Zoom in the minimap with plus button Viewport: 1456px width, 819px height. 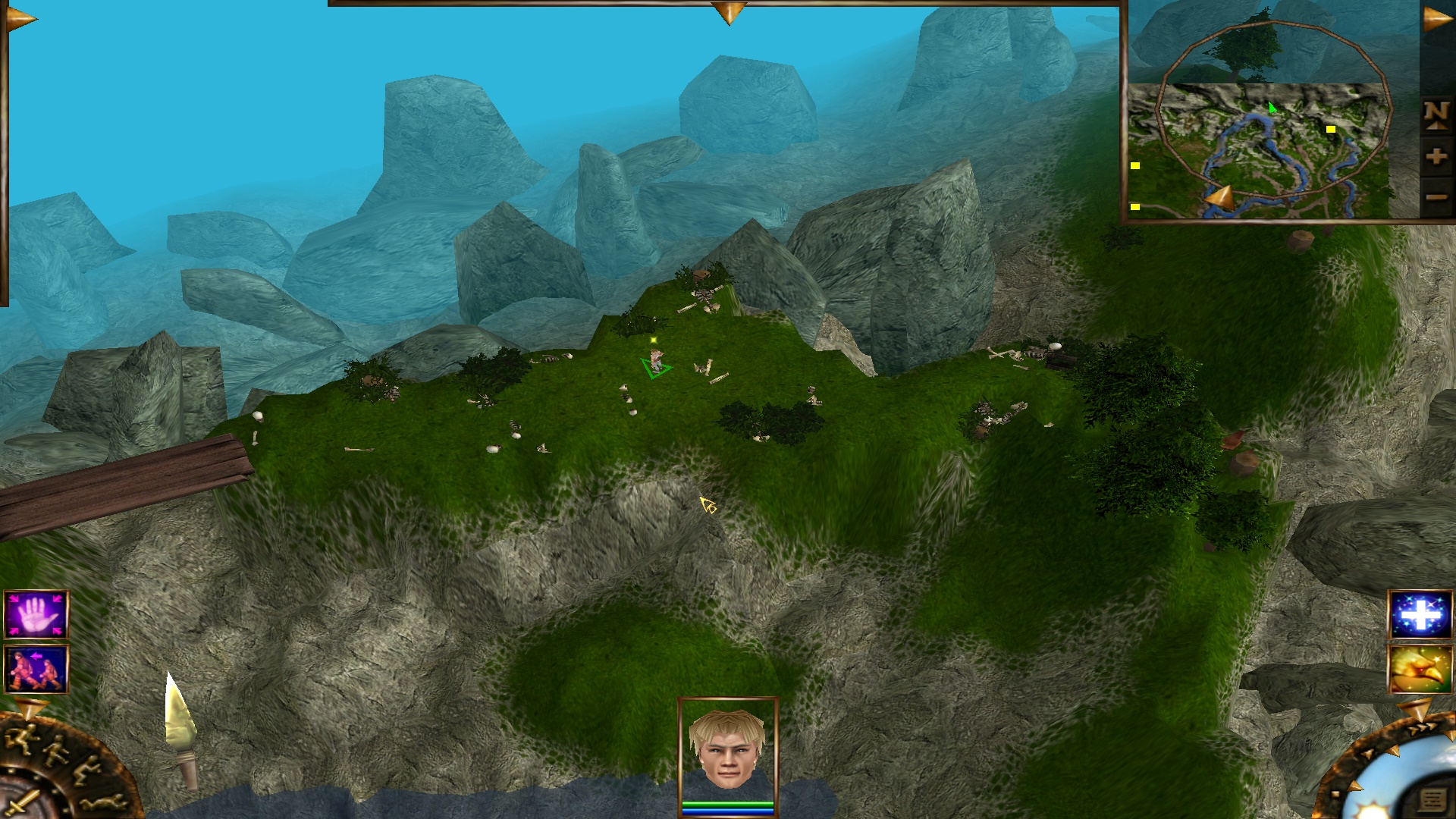(1436, 157)
